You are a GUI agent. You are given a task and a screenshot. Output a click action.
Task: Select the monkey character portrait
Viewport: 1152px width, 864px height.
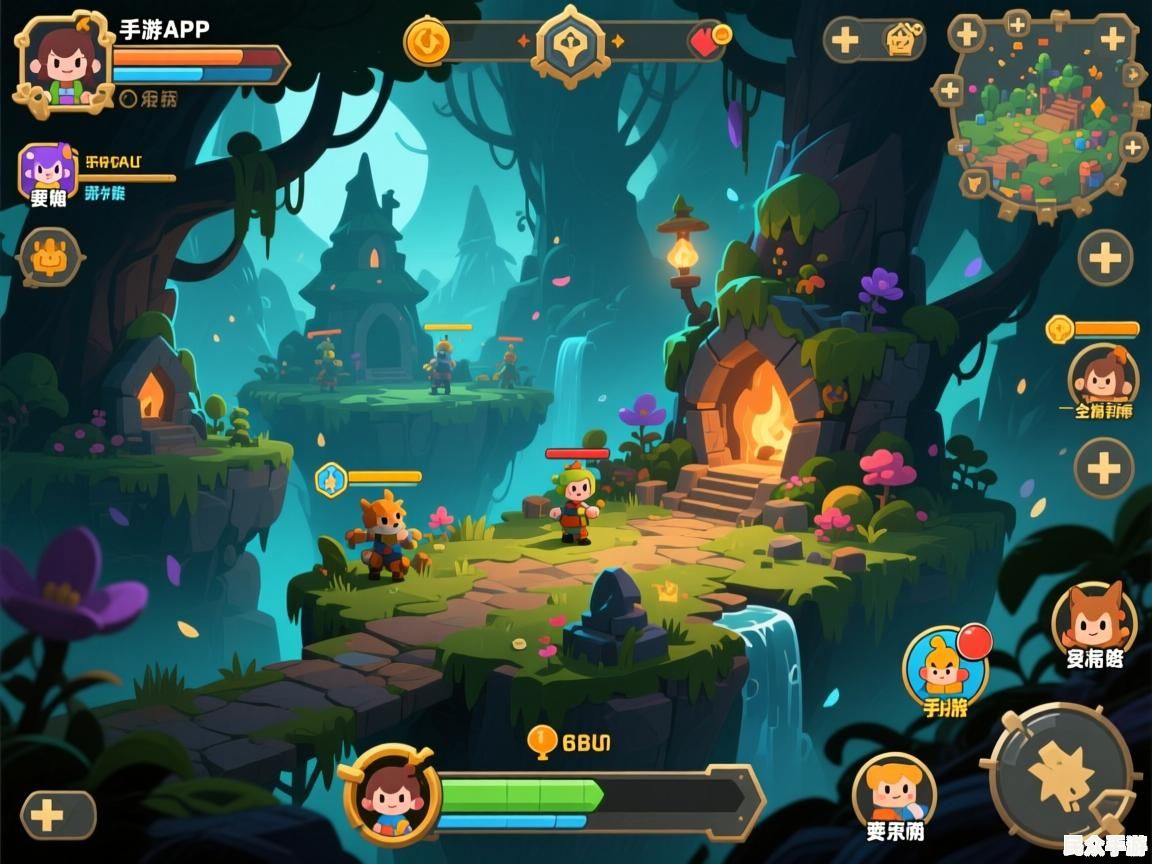(x=1102, y=378)
